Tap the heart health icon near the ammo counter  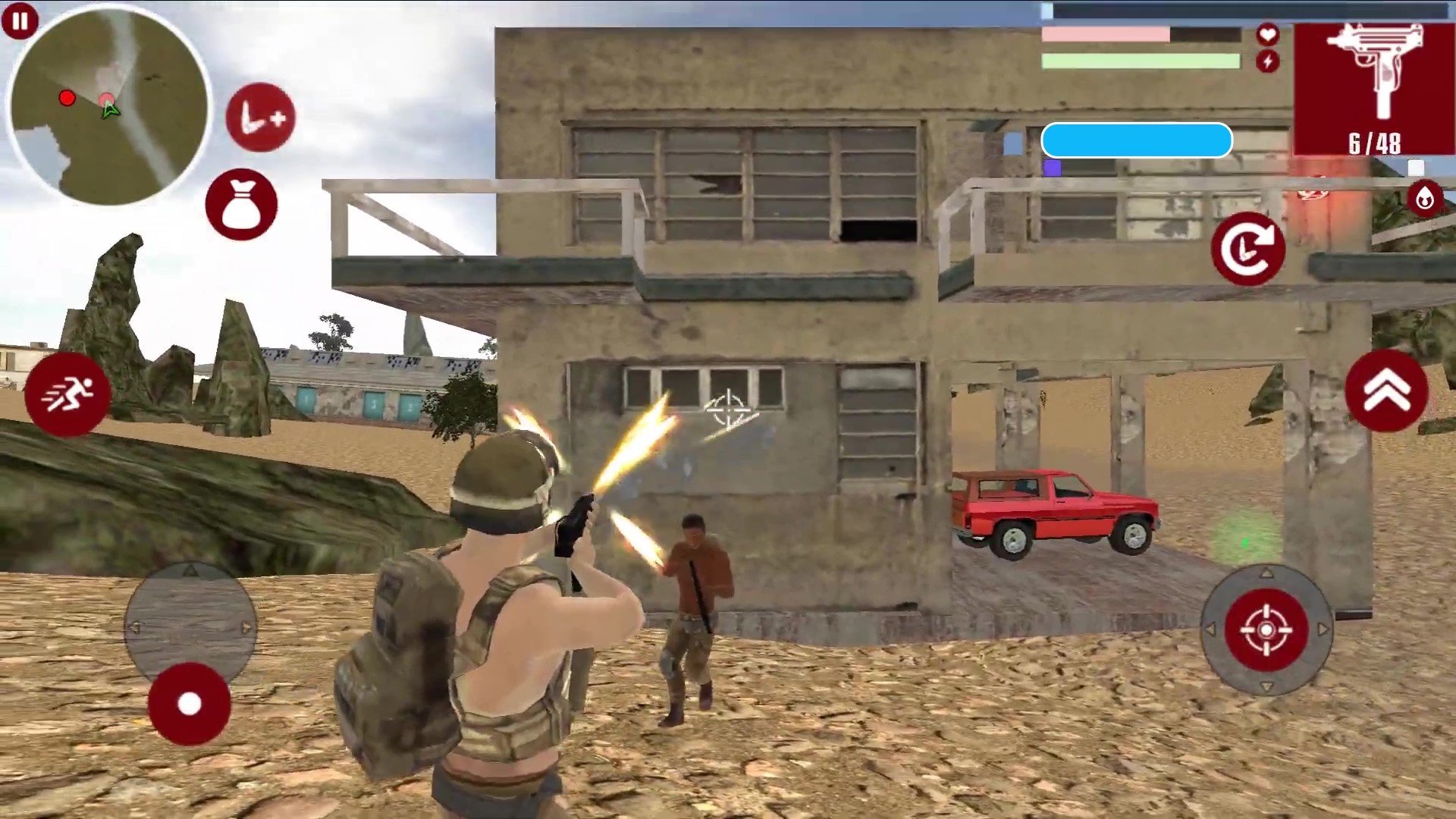pyautogui.click(x=1266, y=33)
